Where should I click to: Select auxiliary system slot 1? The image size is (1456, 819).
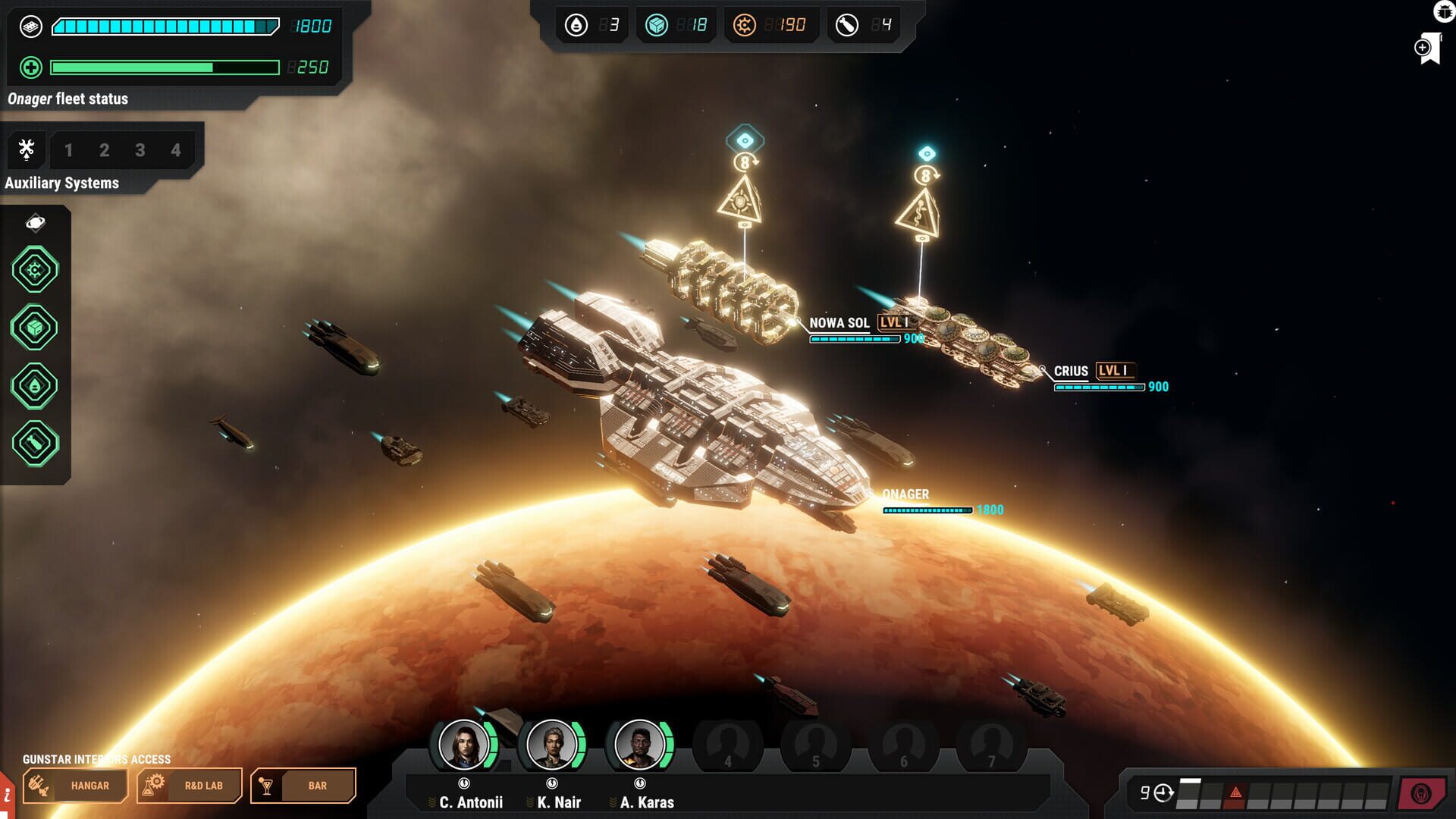click(68, 150)
